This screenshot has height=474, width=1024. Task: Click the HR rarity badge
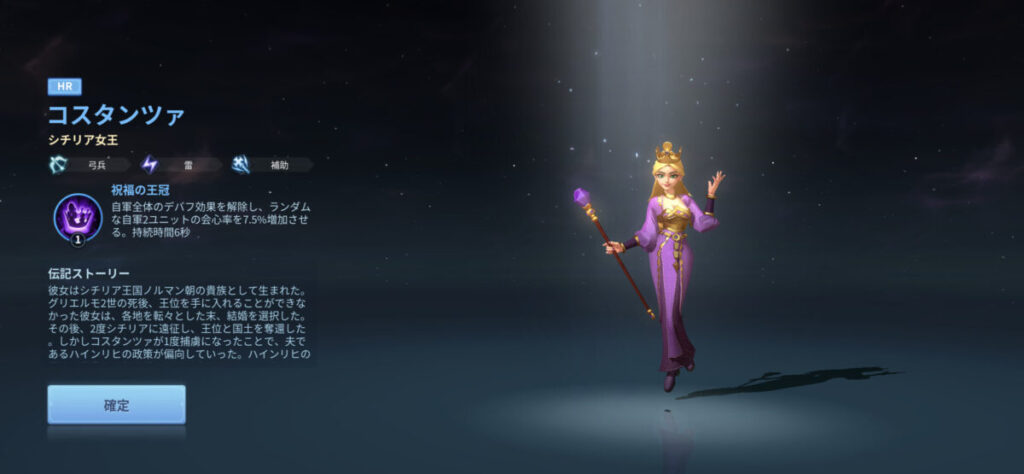tap(64, 87)
